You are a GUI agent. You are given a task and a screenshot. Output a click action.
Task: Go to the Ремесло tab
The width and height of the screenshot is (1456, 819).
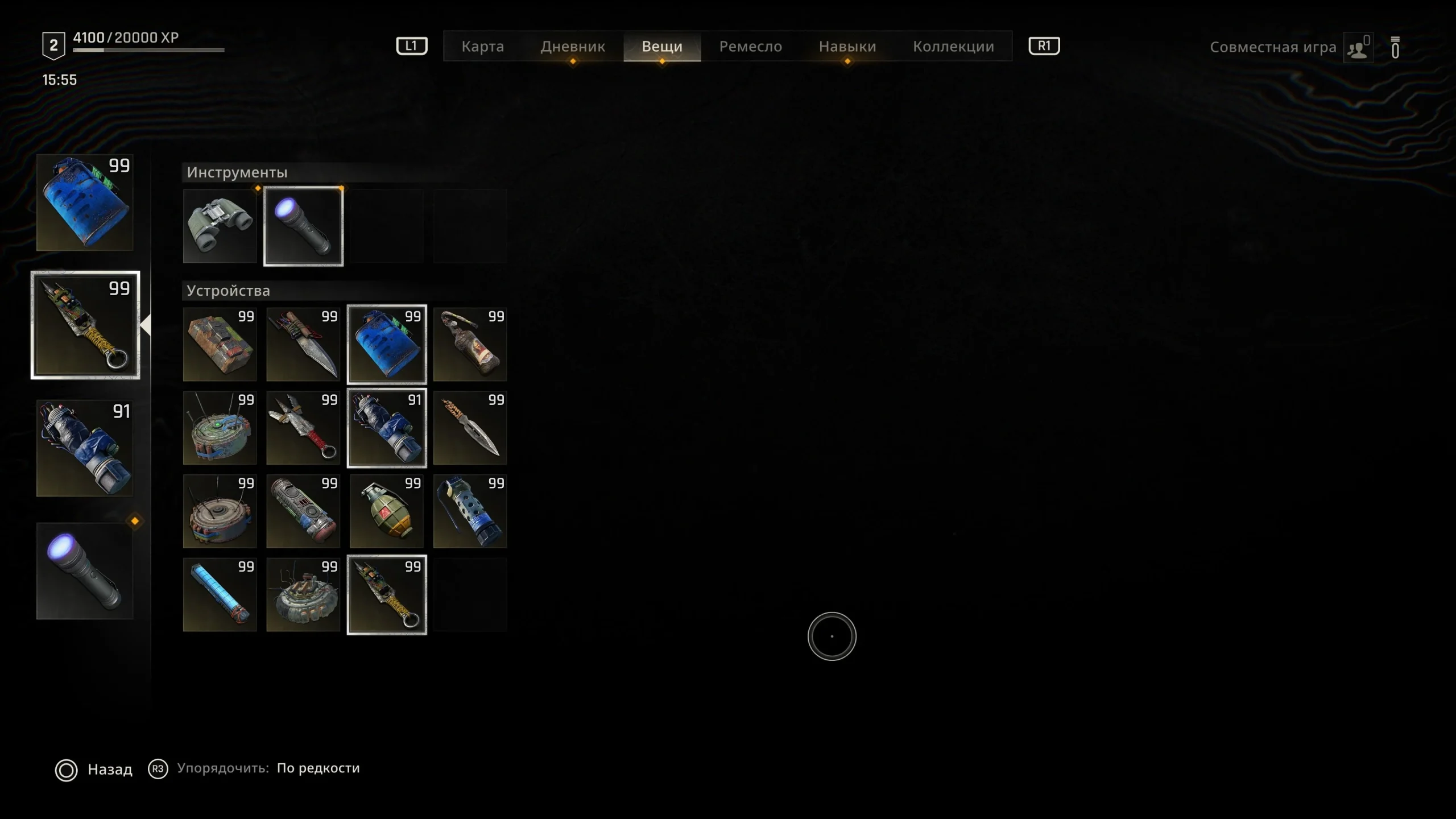[x=750, y=47]
